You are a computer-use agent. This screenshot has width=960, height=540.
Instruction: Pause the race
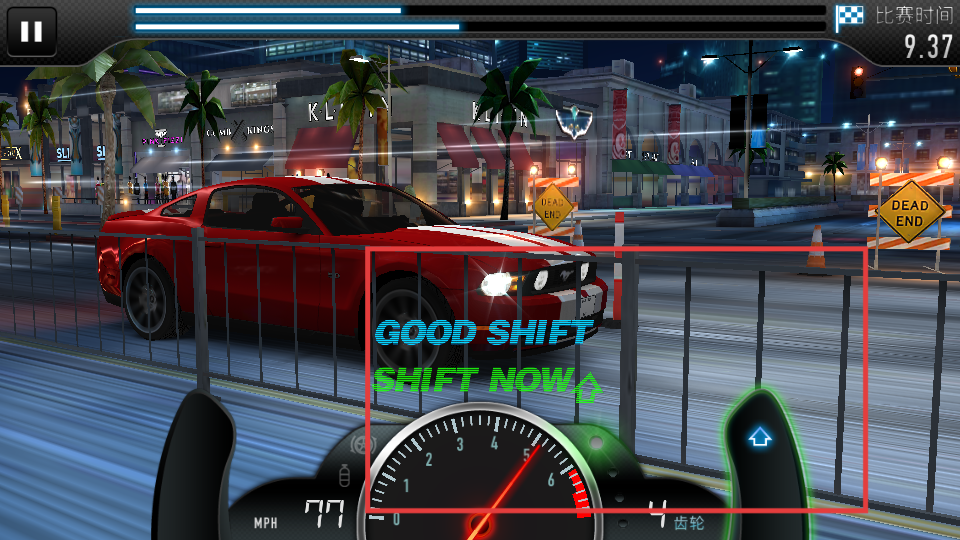click(32, 31)
